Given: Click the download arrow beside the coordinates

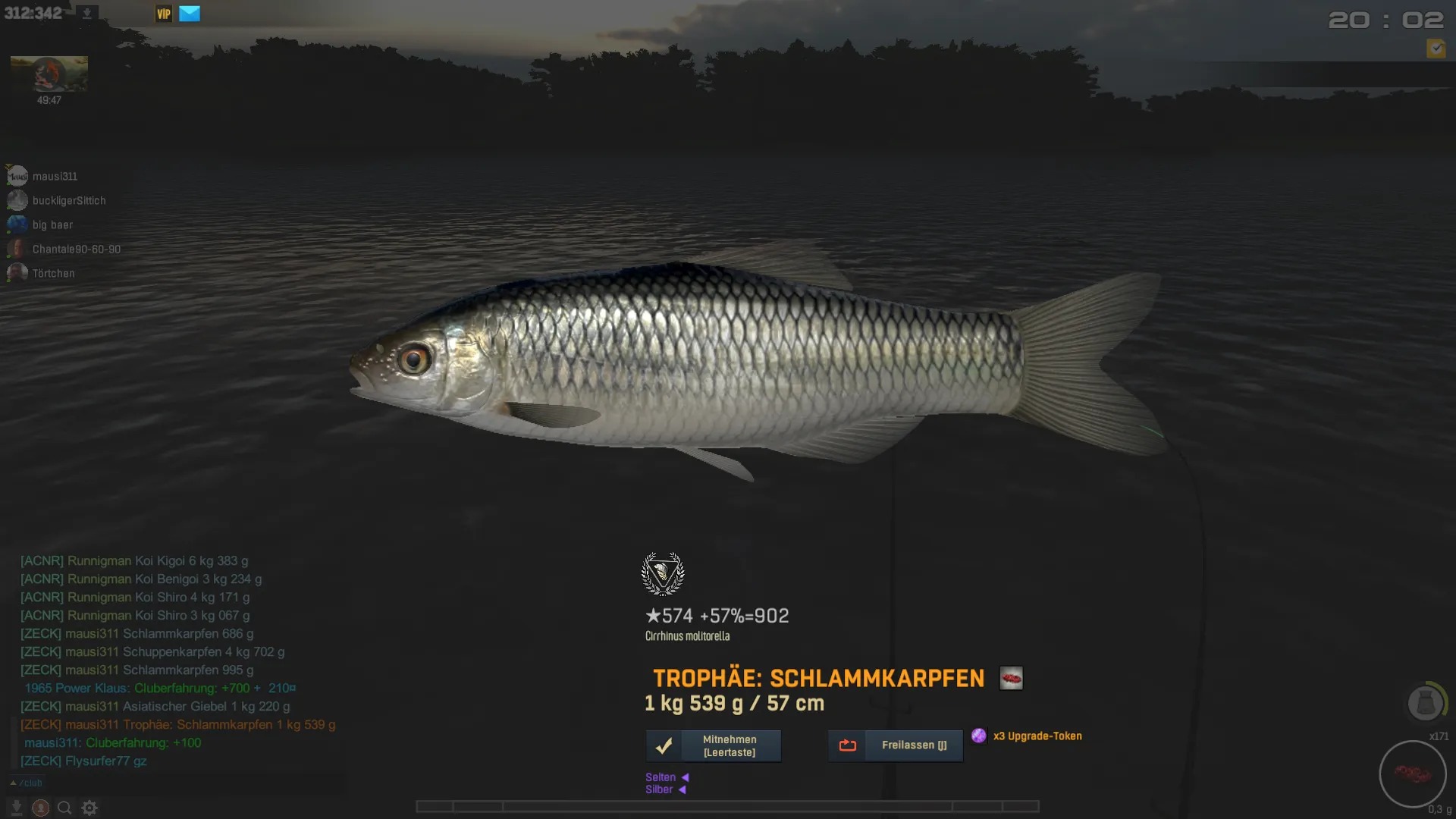Looking at the screenshot, I should (x=87, y=14).
